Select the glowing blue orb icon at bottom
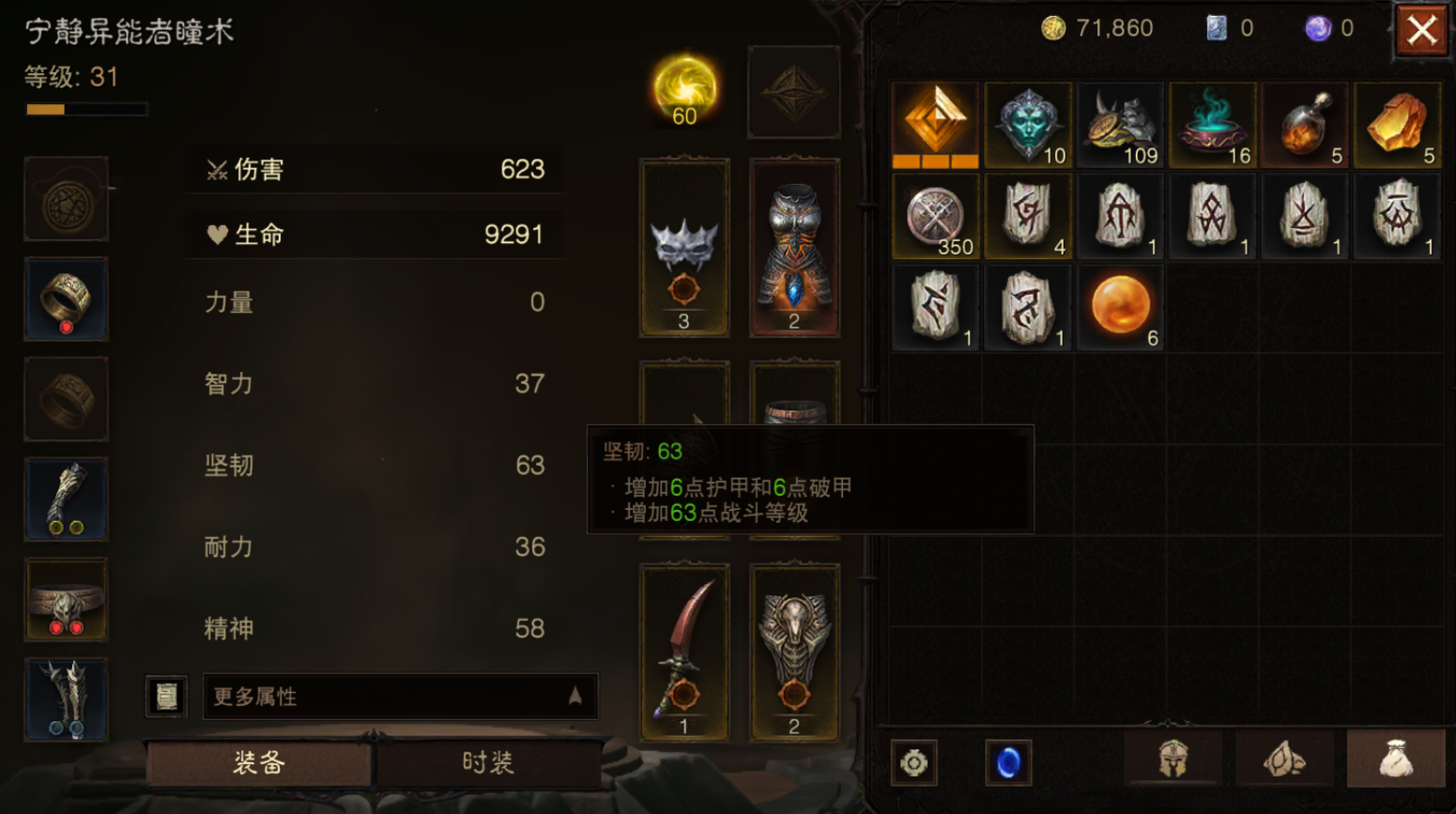1456x814 pixels. [1007, 761]
